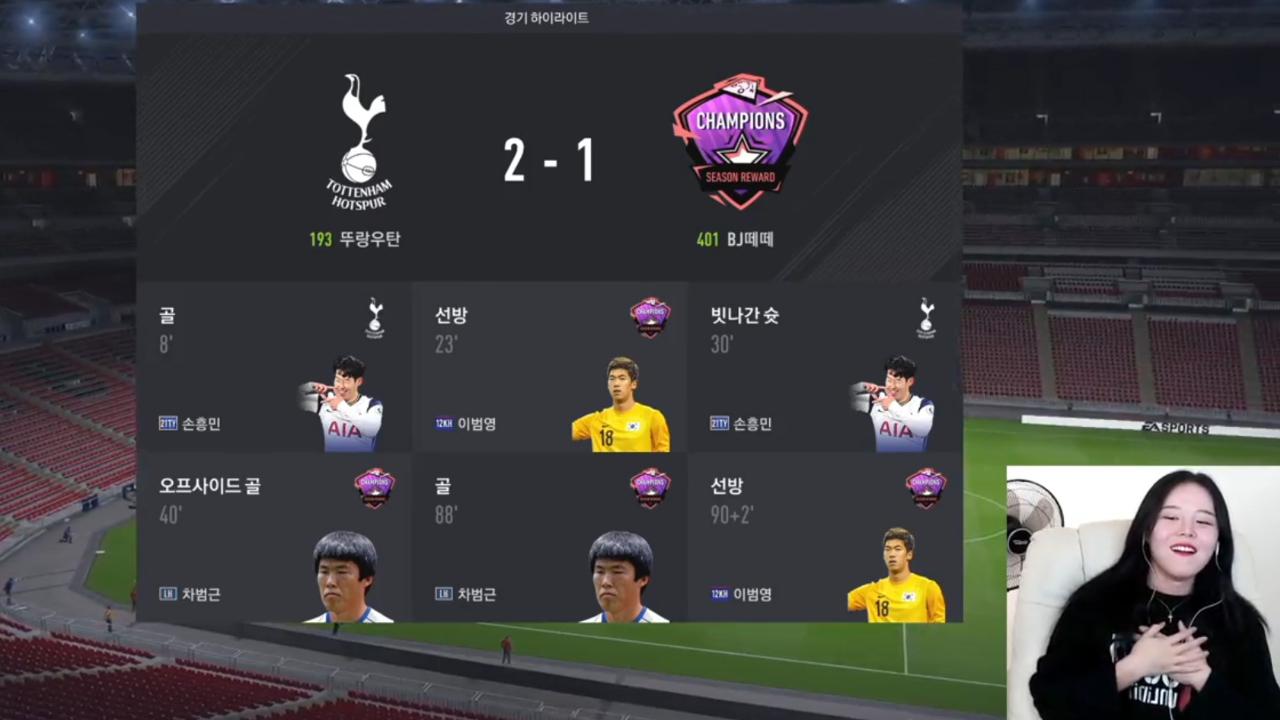Select the 90+2' save highlight
The image size is (1280, 720).
point(825,538)
